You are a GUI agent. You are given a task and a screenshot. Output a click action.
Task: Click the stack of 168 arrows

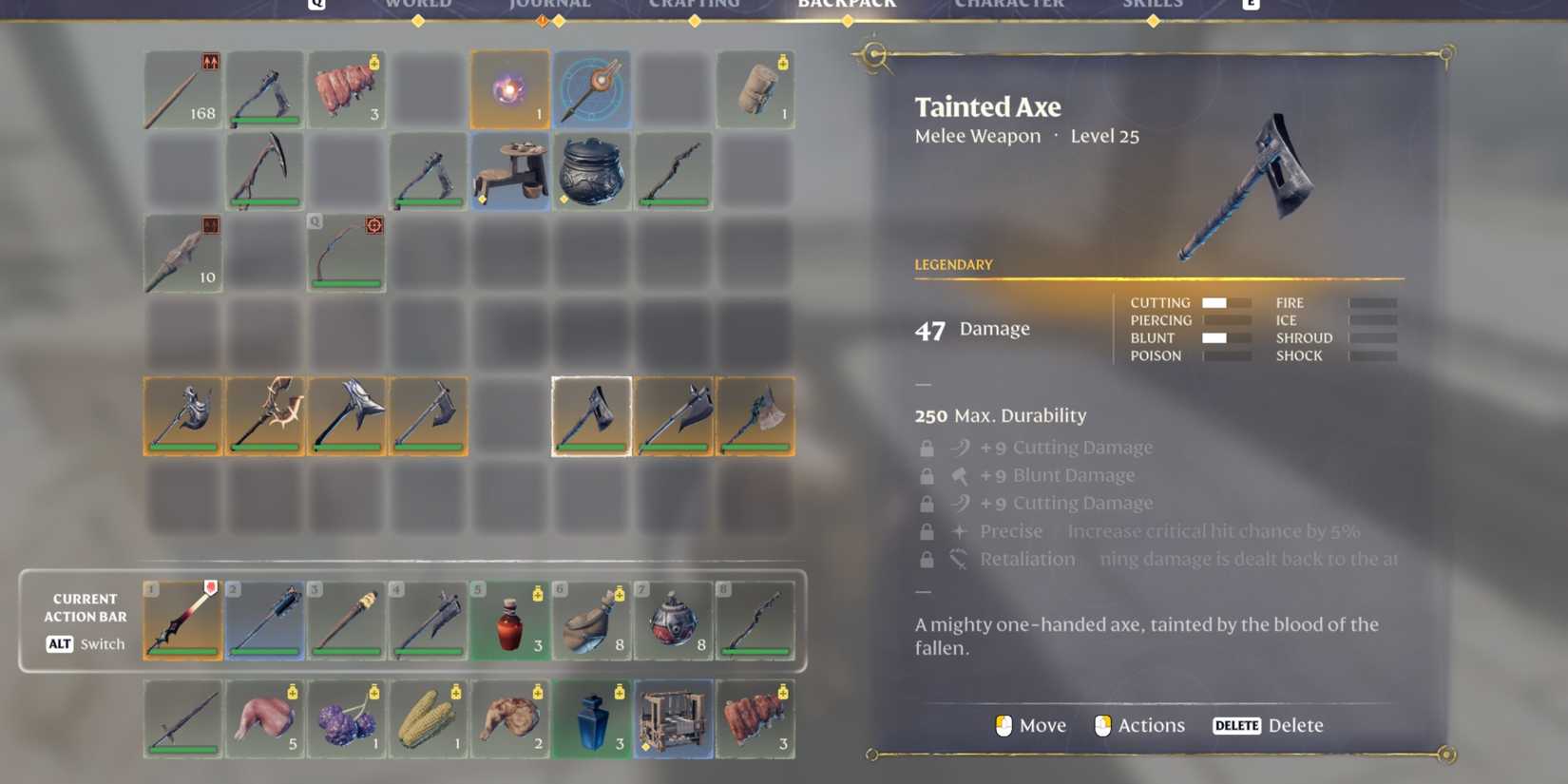coord(182,89)
